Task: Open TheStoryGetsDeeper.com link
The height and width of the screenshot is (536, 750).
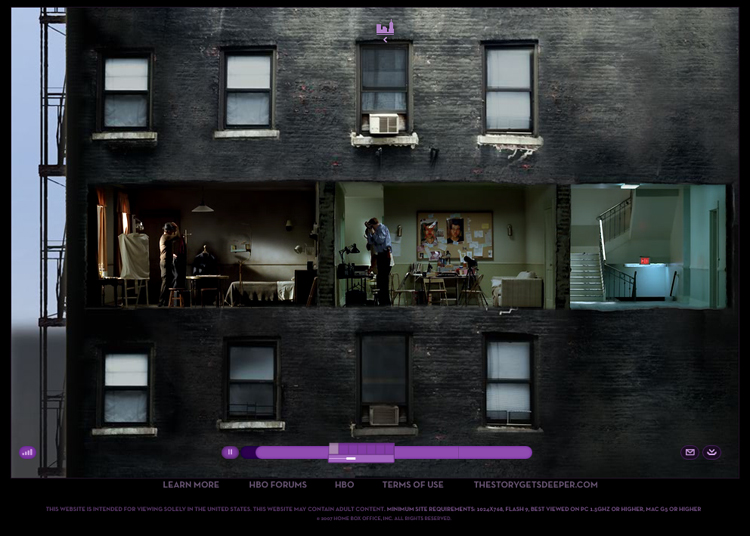Action: coord(536,485)
